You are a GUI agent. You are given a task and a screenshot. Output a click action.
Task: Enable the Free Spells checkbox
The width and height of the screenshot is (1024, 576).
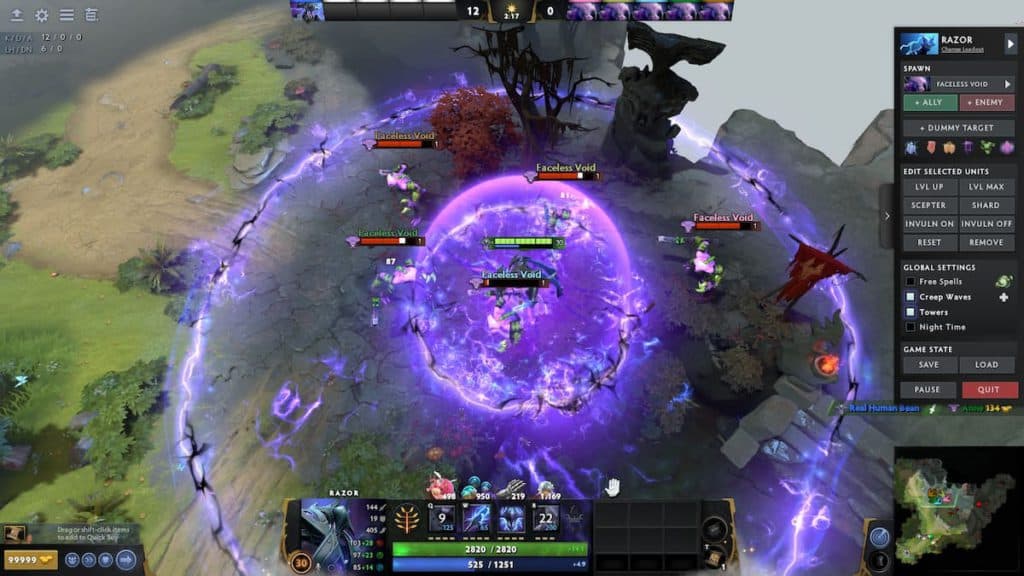pos(910,282)
